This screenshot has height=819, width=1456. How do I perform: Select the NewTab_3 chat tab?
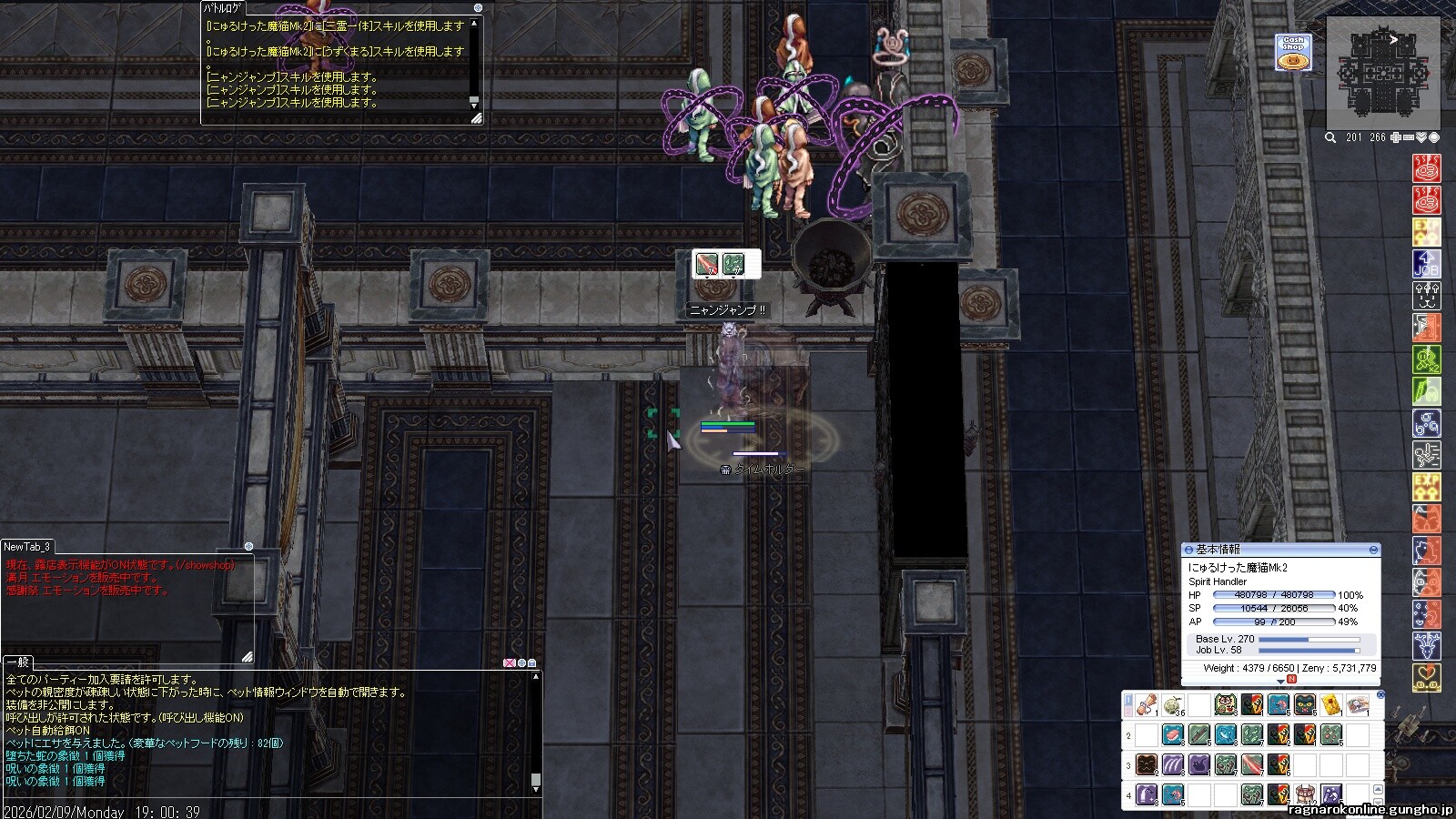click(x=27, y=546)
